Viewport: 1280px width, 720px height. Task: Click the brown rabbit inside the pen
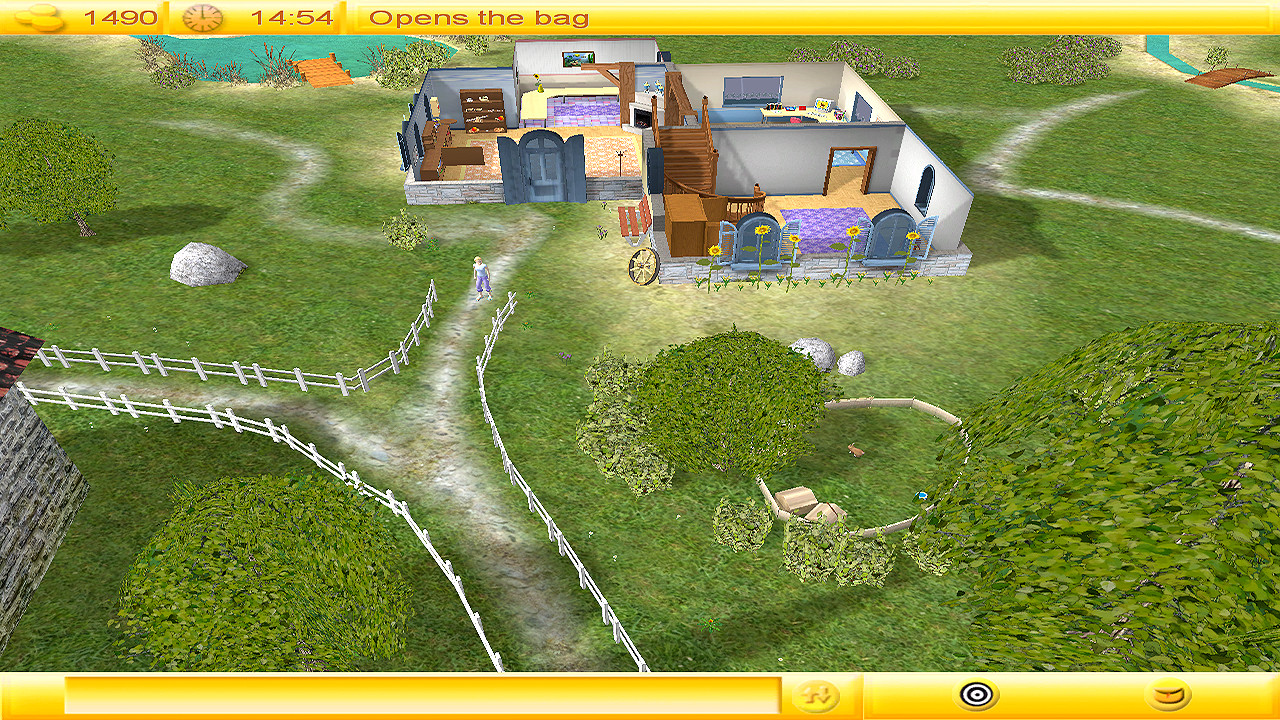click(x=855, y=452)
